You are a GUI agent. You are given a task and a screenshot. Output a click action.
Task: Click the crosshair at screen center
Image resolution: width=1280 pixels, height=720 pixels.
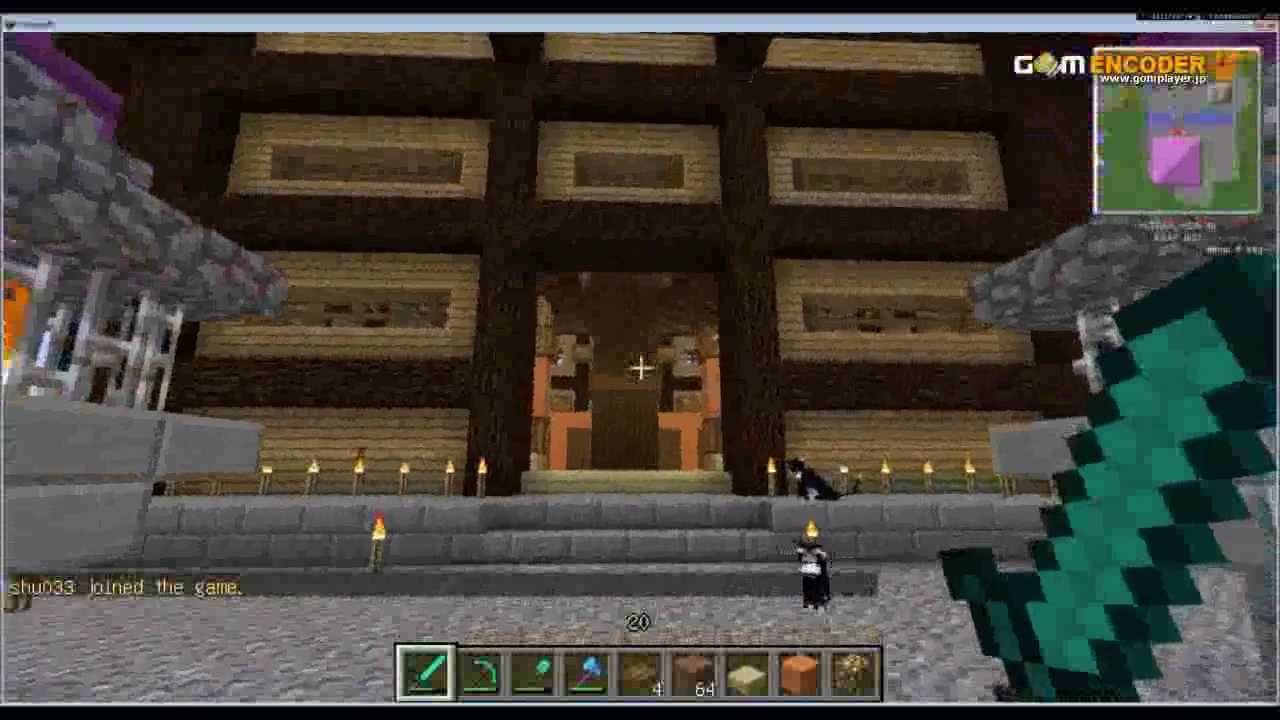pyautogui.click(x=640, y=368)
